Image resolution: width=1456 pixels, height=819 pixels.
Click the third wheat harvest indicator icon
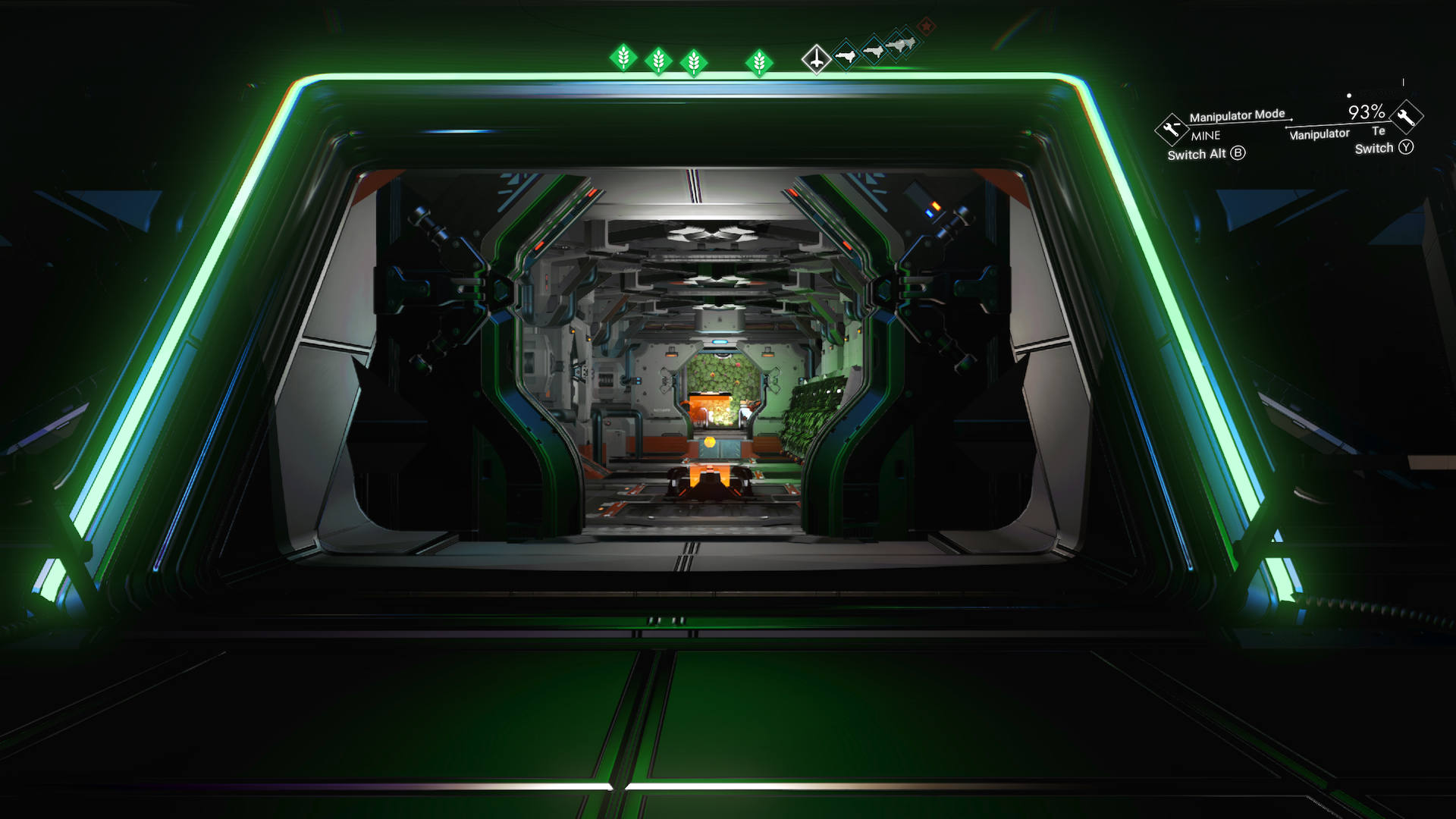(694, 62)
